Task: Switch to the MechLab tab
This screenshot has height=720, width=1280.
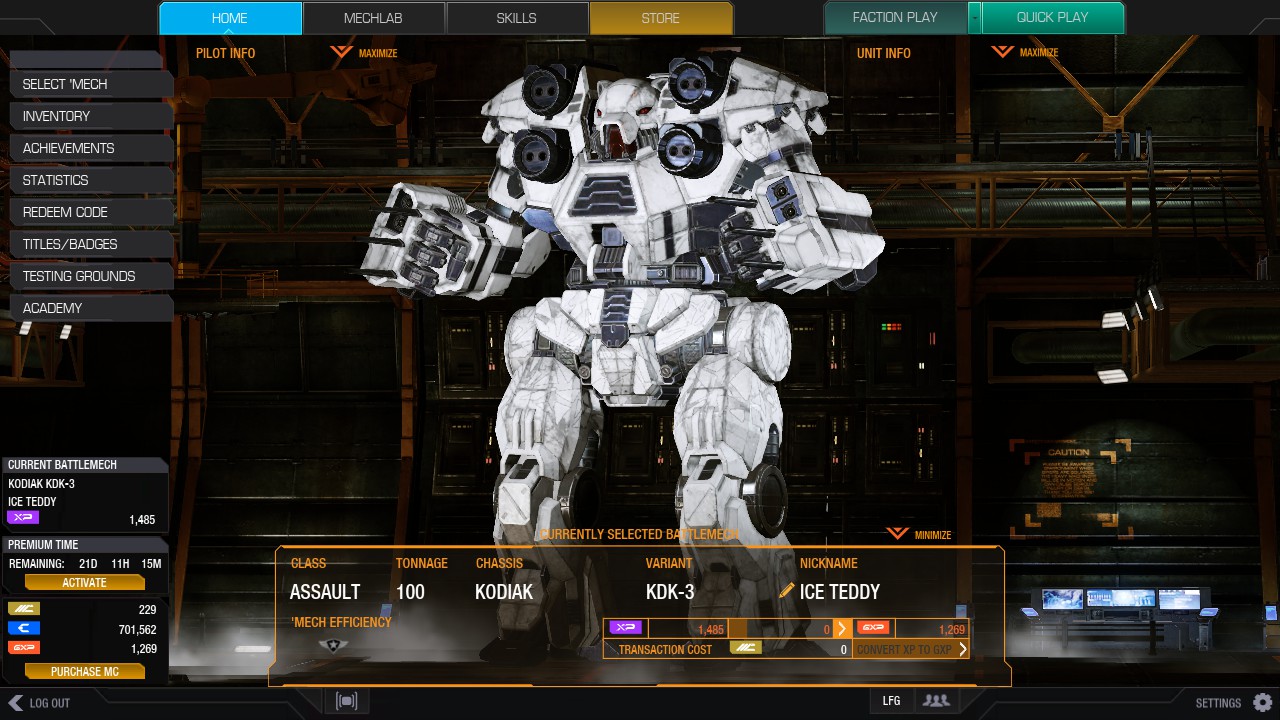Action: click(374, 18)
